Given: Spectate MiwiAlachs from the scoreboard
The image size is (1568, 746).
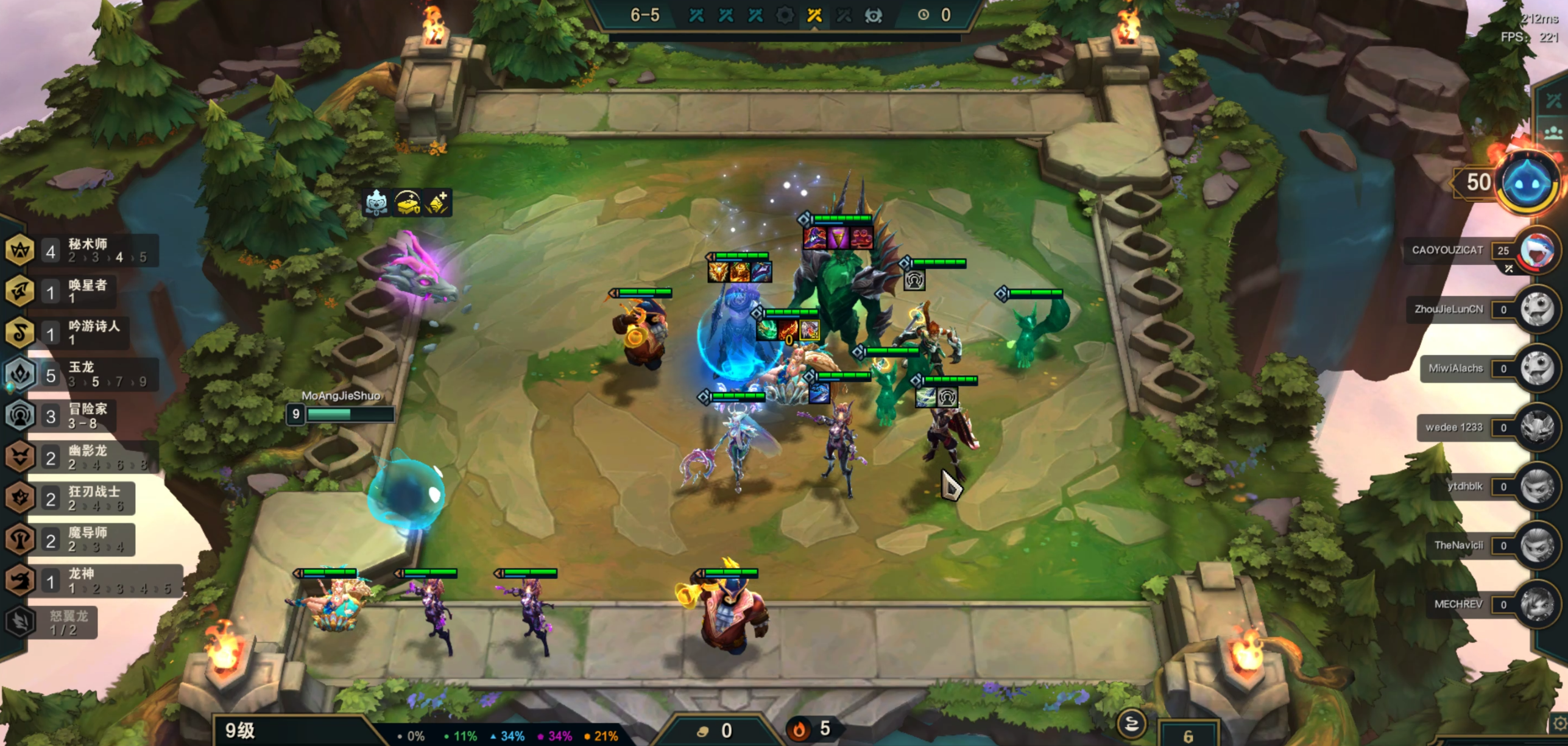Looking at the screenshot, I should pos(1536,368).
